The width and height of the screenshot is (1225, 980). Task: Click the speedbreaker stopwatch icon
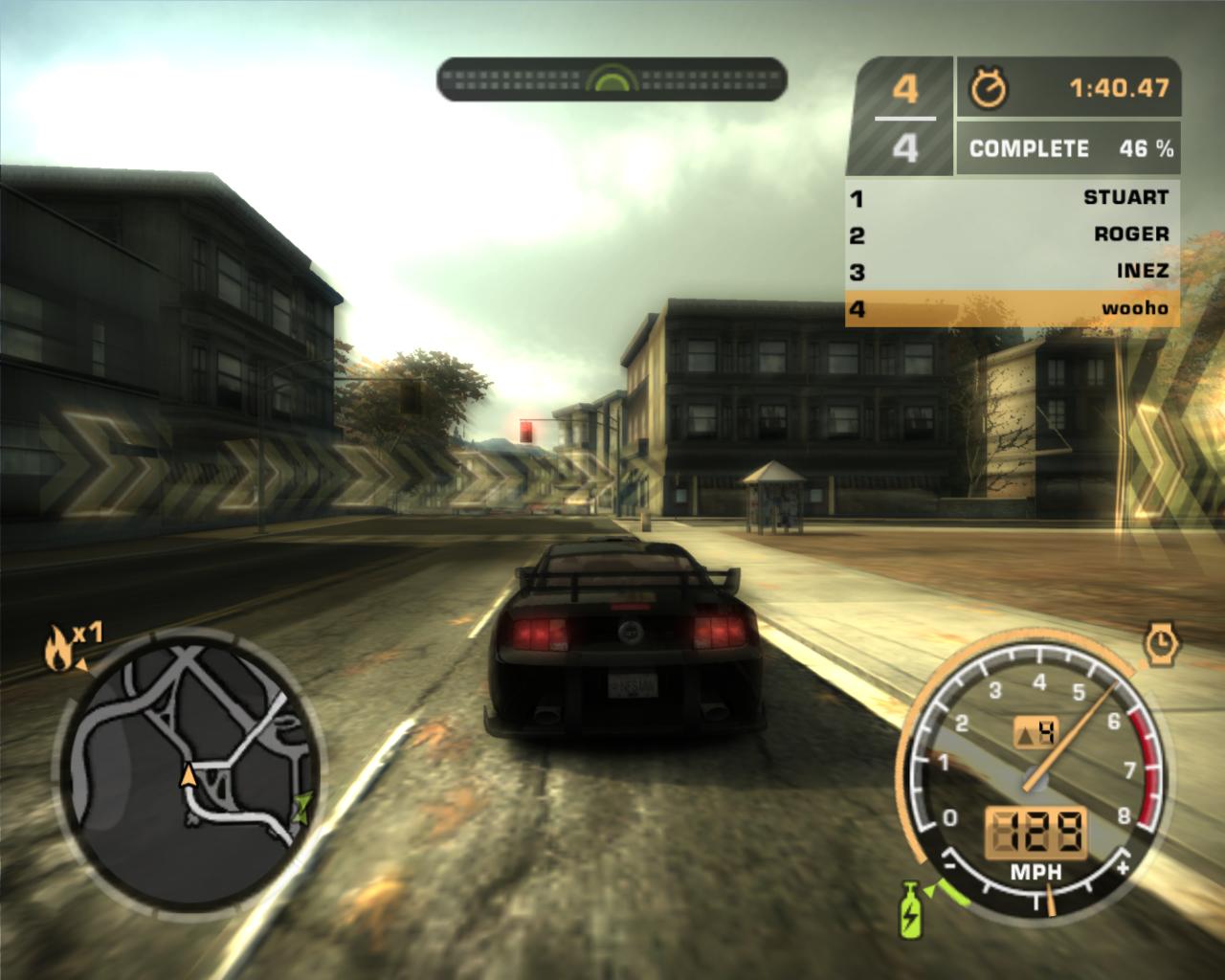(x=1162, y=643)
